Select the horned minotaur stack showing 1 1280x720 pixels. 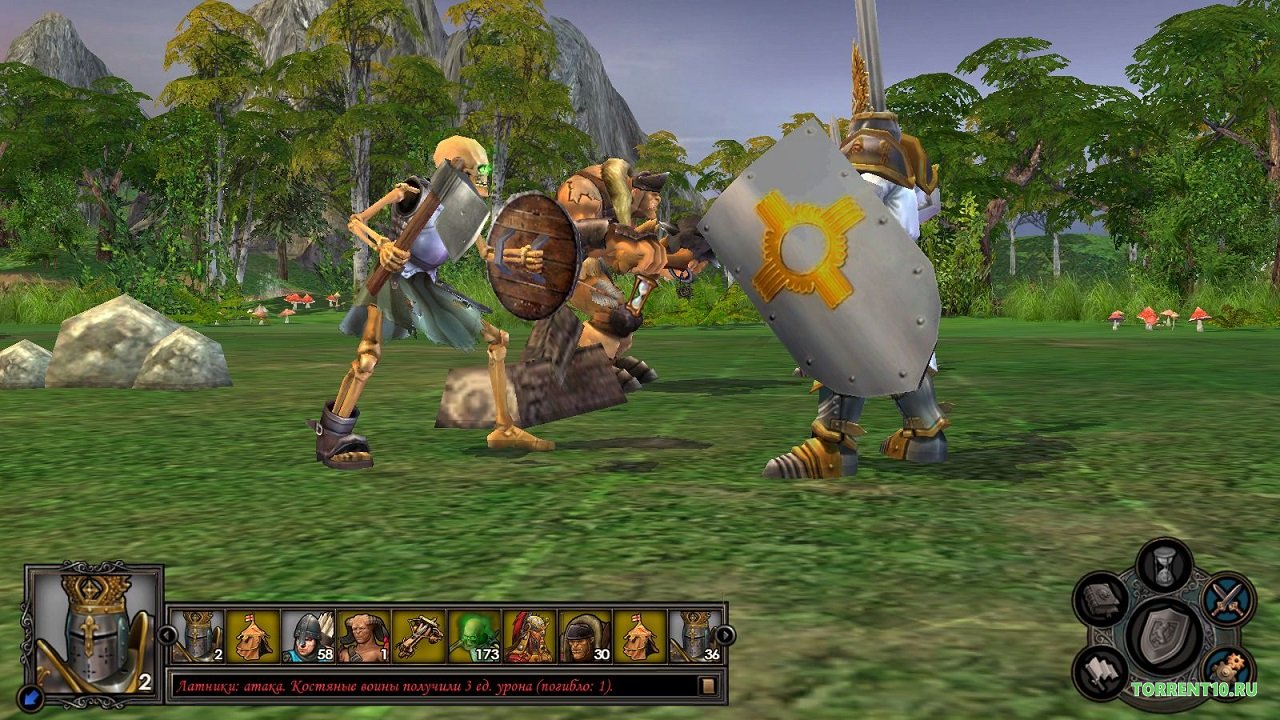pos(363,637)
